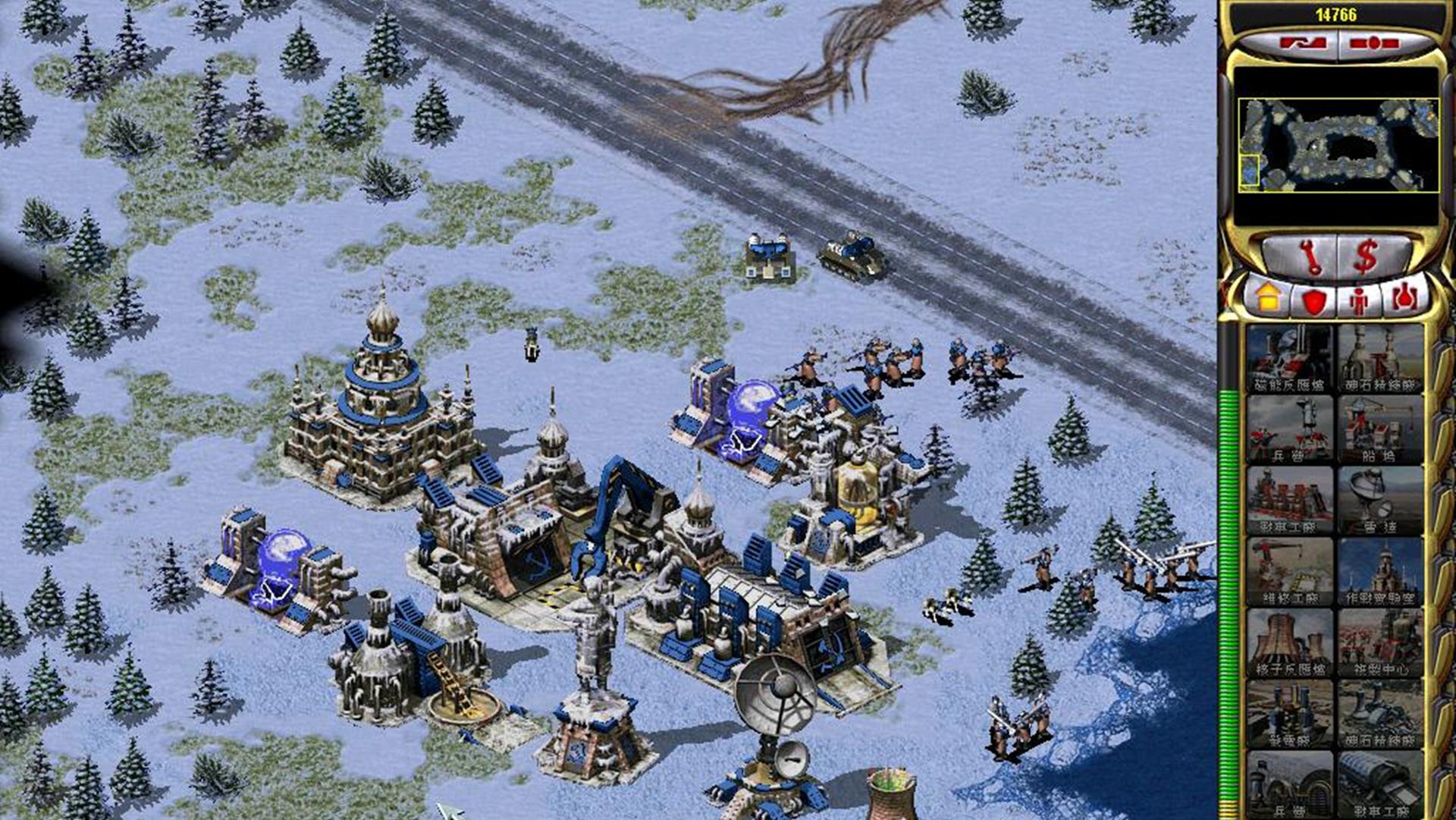
Task: Click the repair wrench button
Action: tap(1309, 258)
